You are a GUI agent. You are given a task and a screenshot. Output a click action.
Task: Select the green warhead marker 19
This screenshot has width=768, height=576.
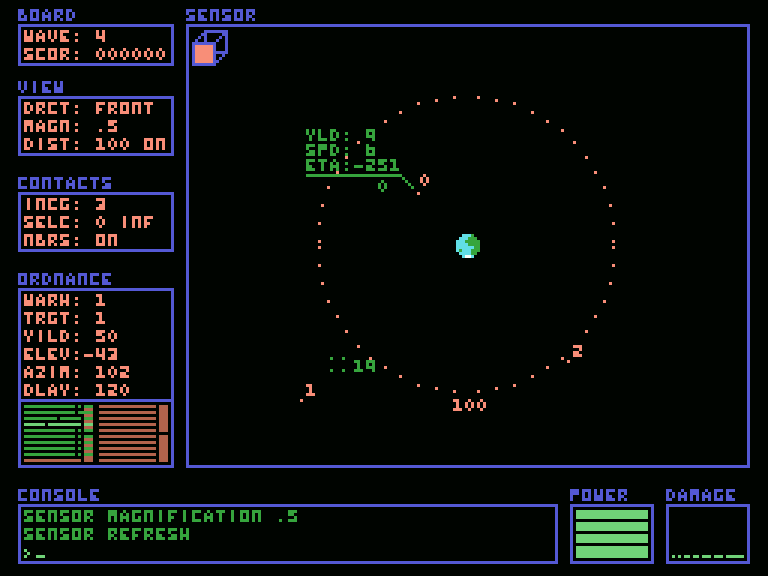pos(364,366)
